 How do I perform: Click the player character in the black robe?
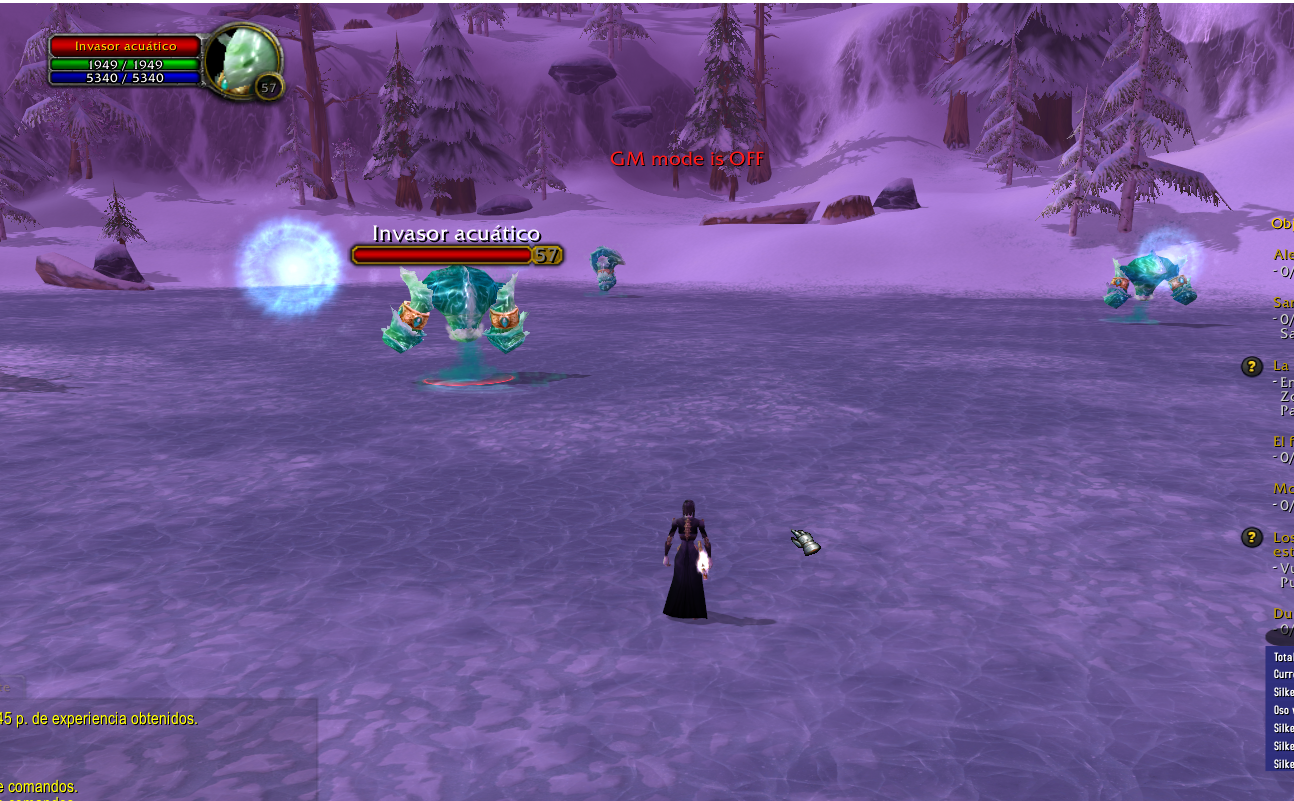(x=690, y=560)
